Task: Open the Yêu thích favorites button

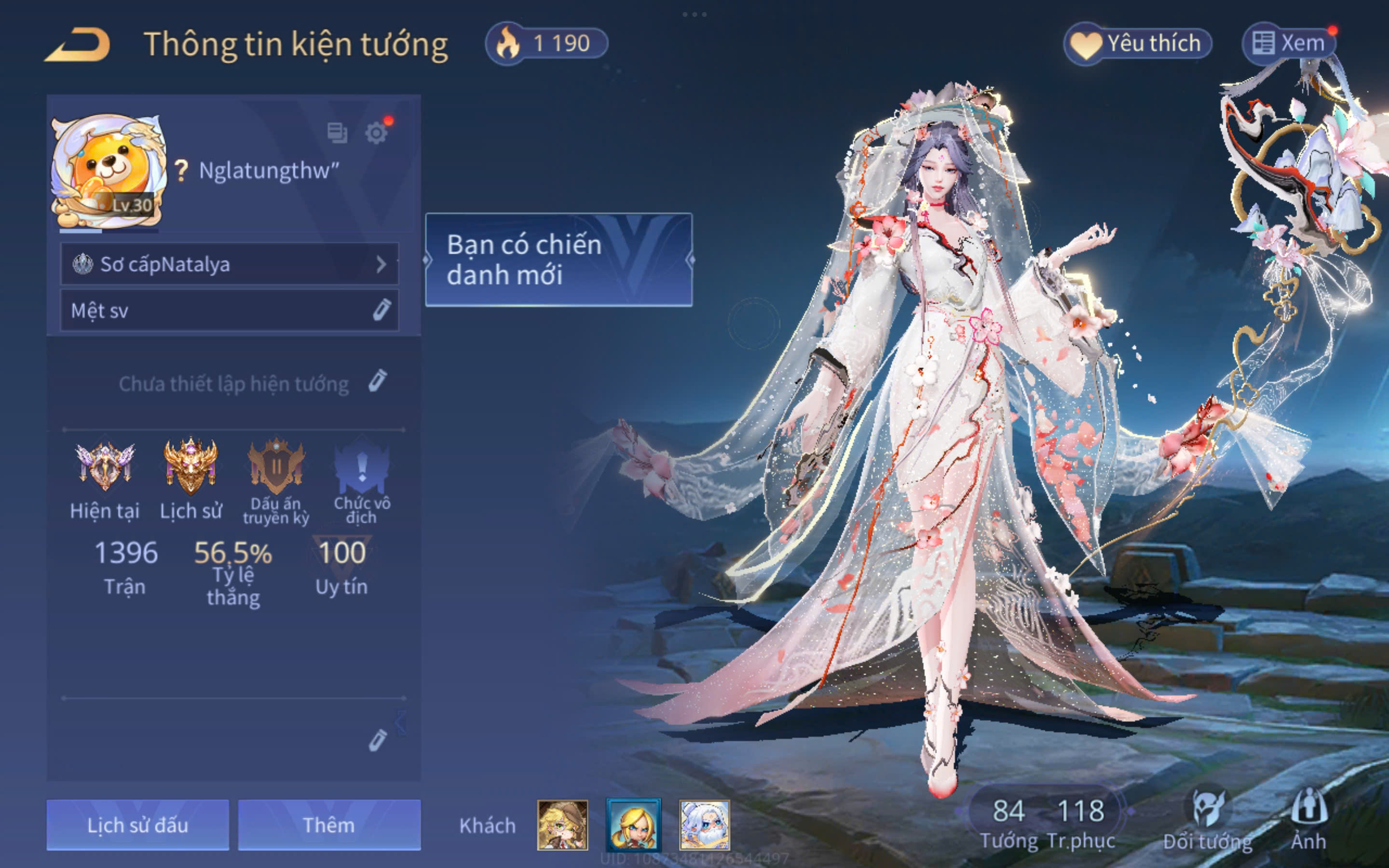Action: point(1138,43)
